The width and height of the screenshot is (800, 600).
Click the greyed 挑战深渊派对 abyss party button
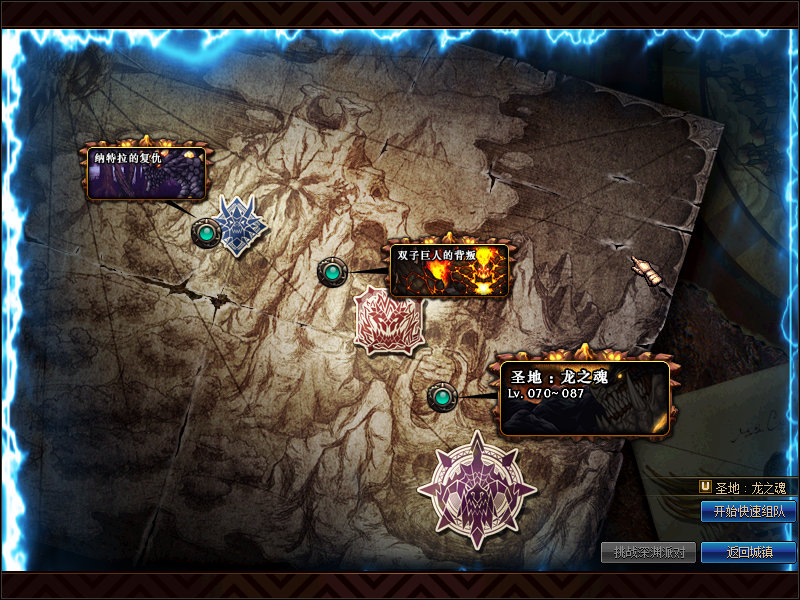tap(648, 552)
